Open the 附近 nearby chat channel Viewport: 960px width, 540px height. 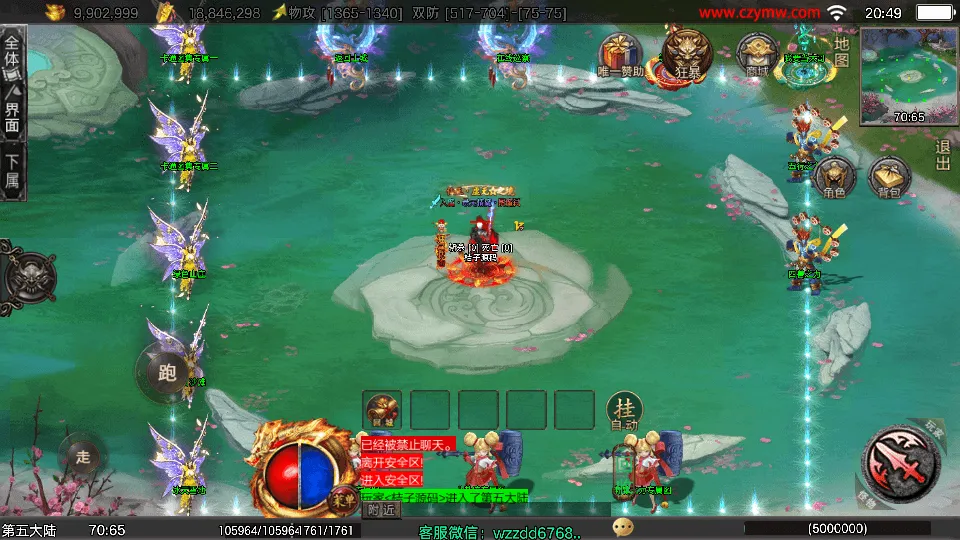[381, 510]
